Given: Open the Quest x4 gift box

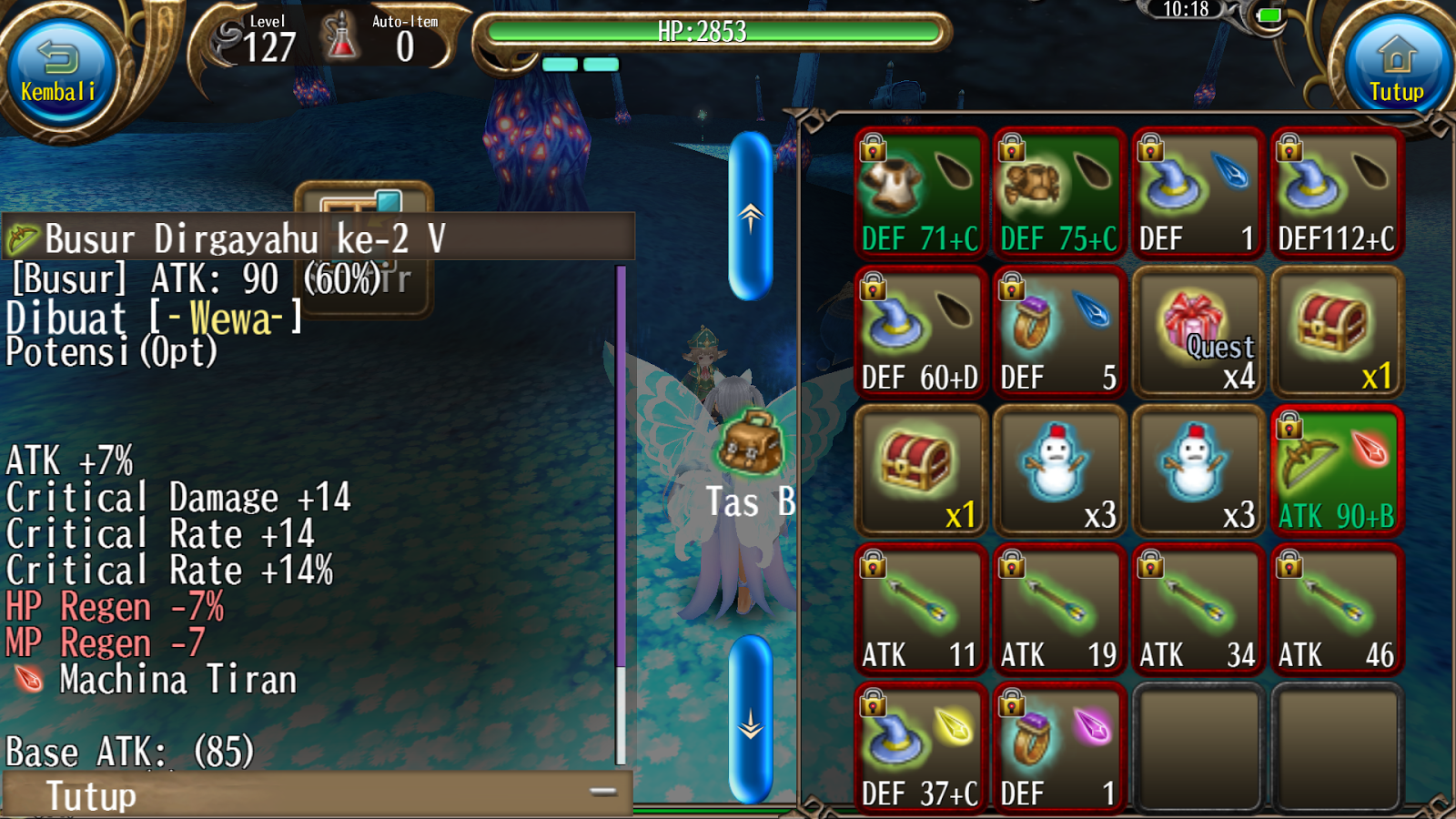Looking at the screenshot, I should coord(1198,332).
